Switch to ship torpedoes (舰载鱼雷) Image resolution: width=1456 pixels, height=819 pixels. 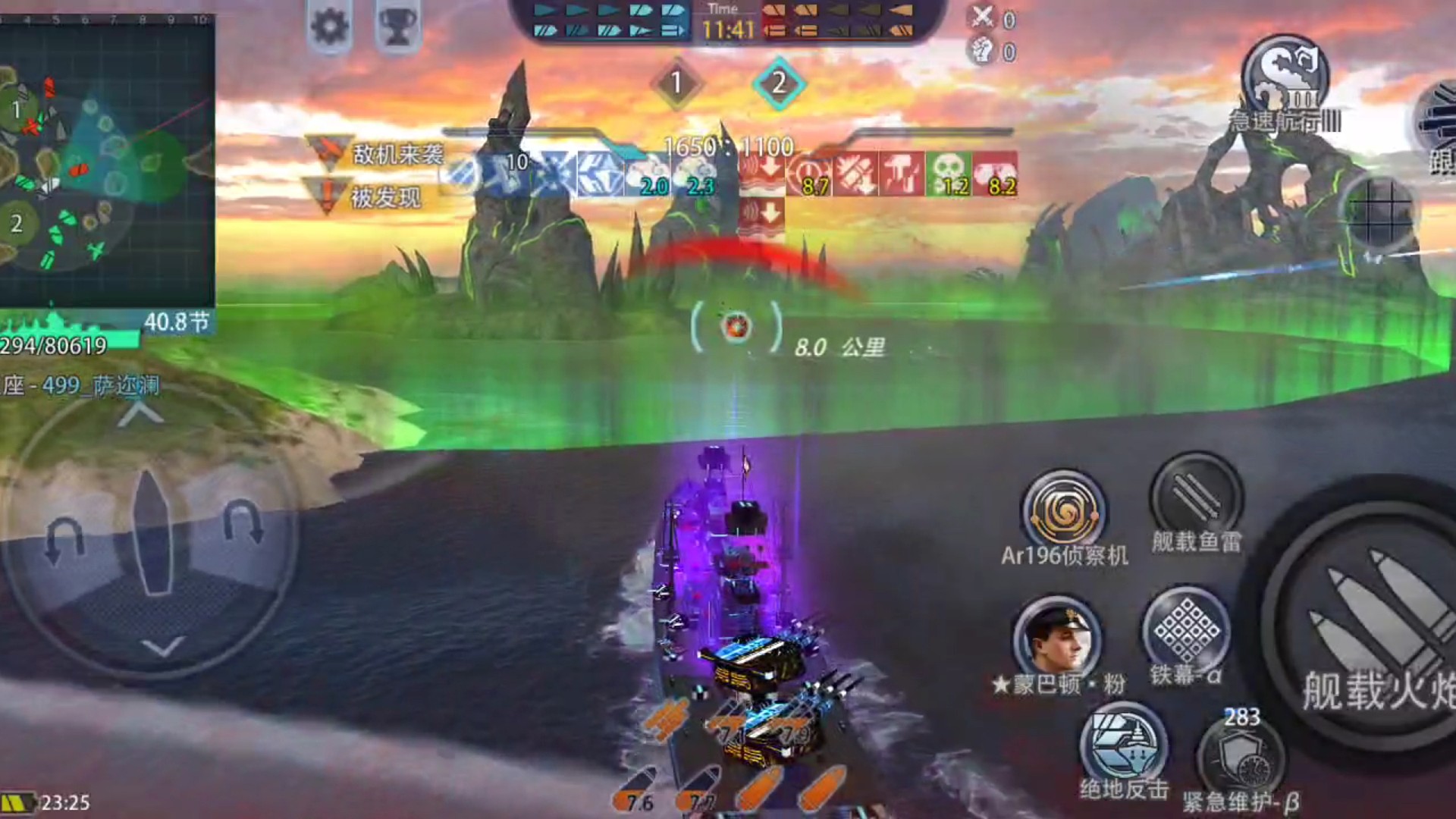pyautogui.click(x=1196, y=498)
